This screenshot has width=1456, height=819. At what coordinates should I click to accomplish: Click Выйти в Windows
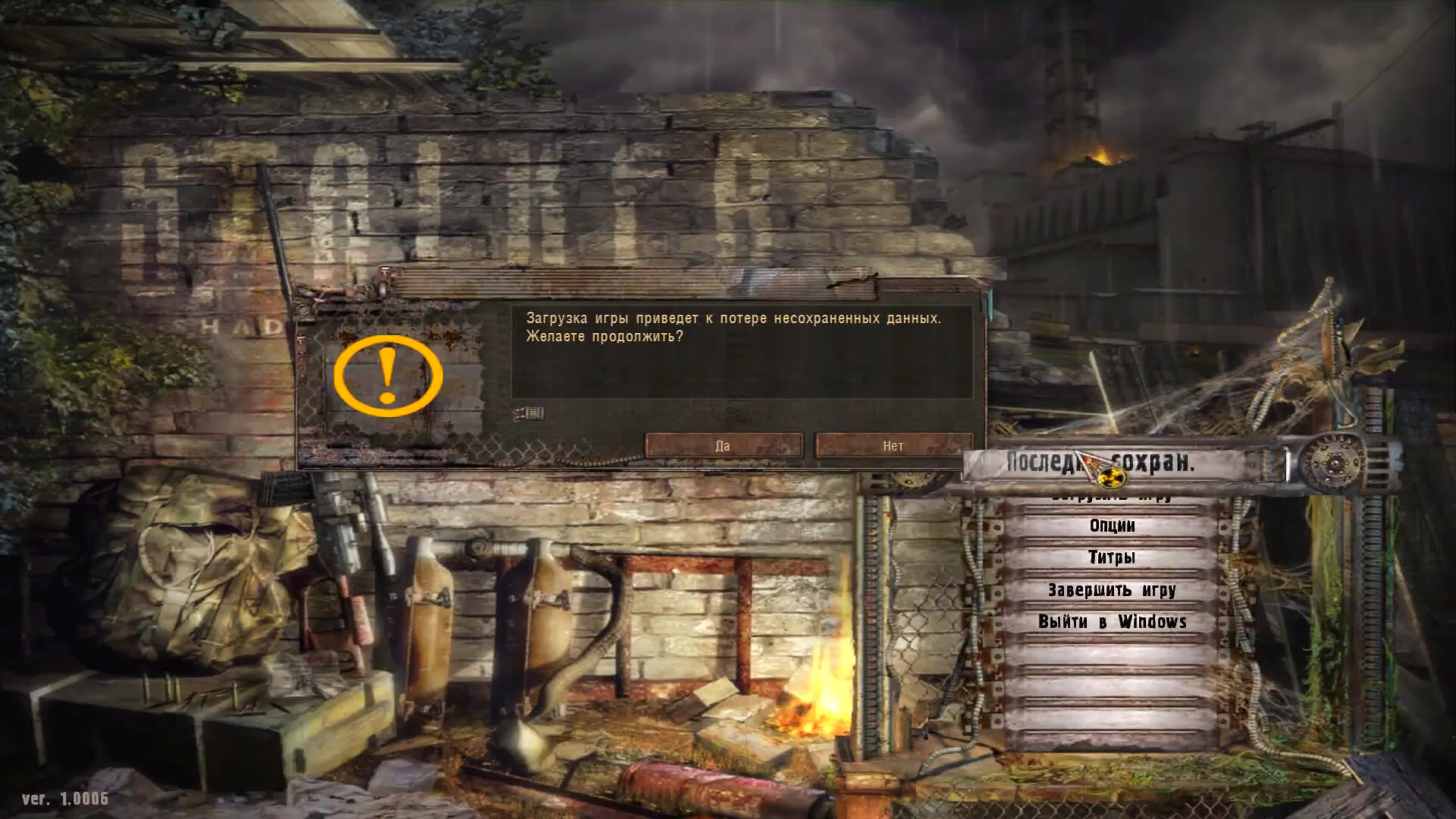coord(1112,622)
